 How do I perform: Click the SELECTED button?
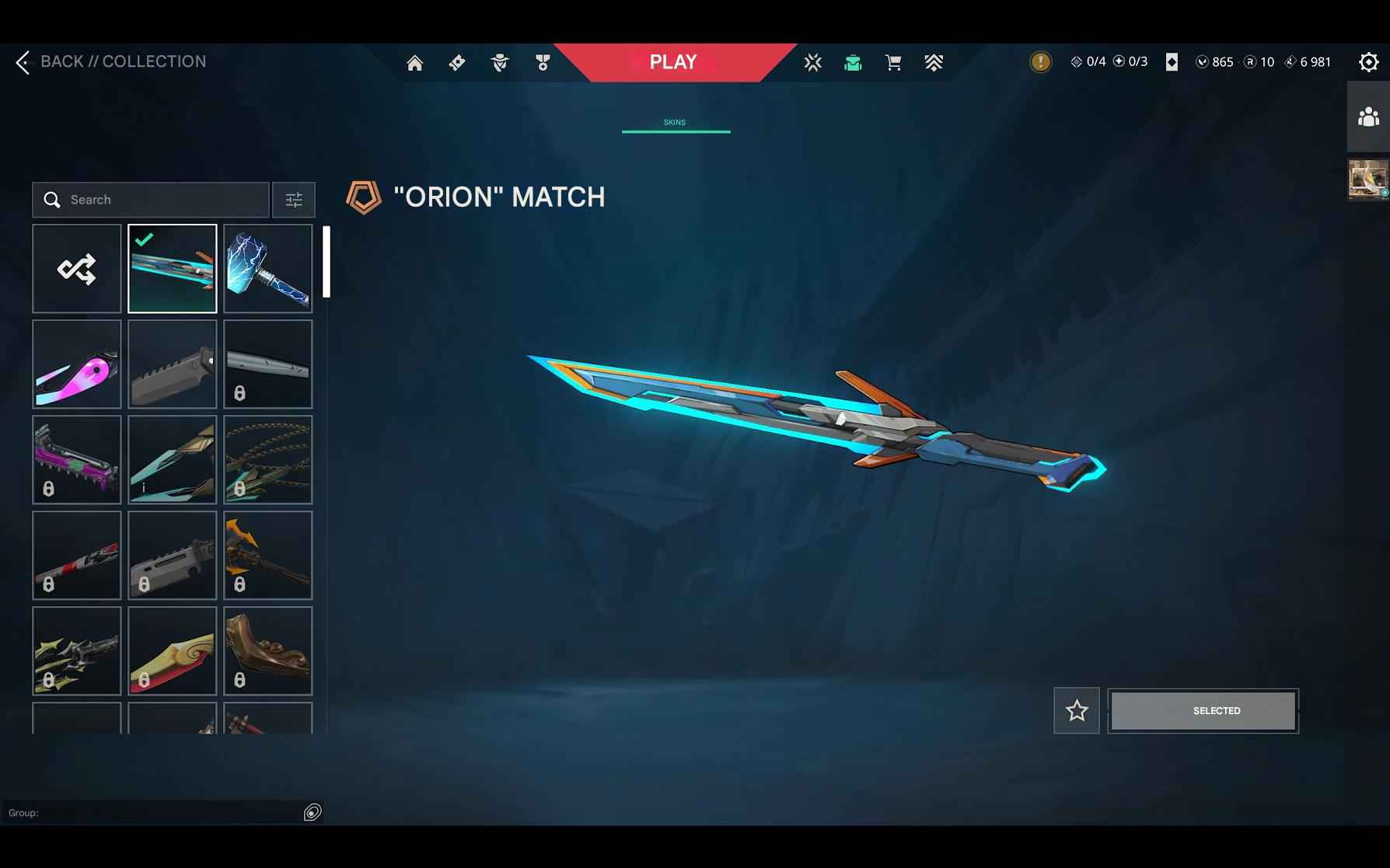coord(1203,709)
